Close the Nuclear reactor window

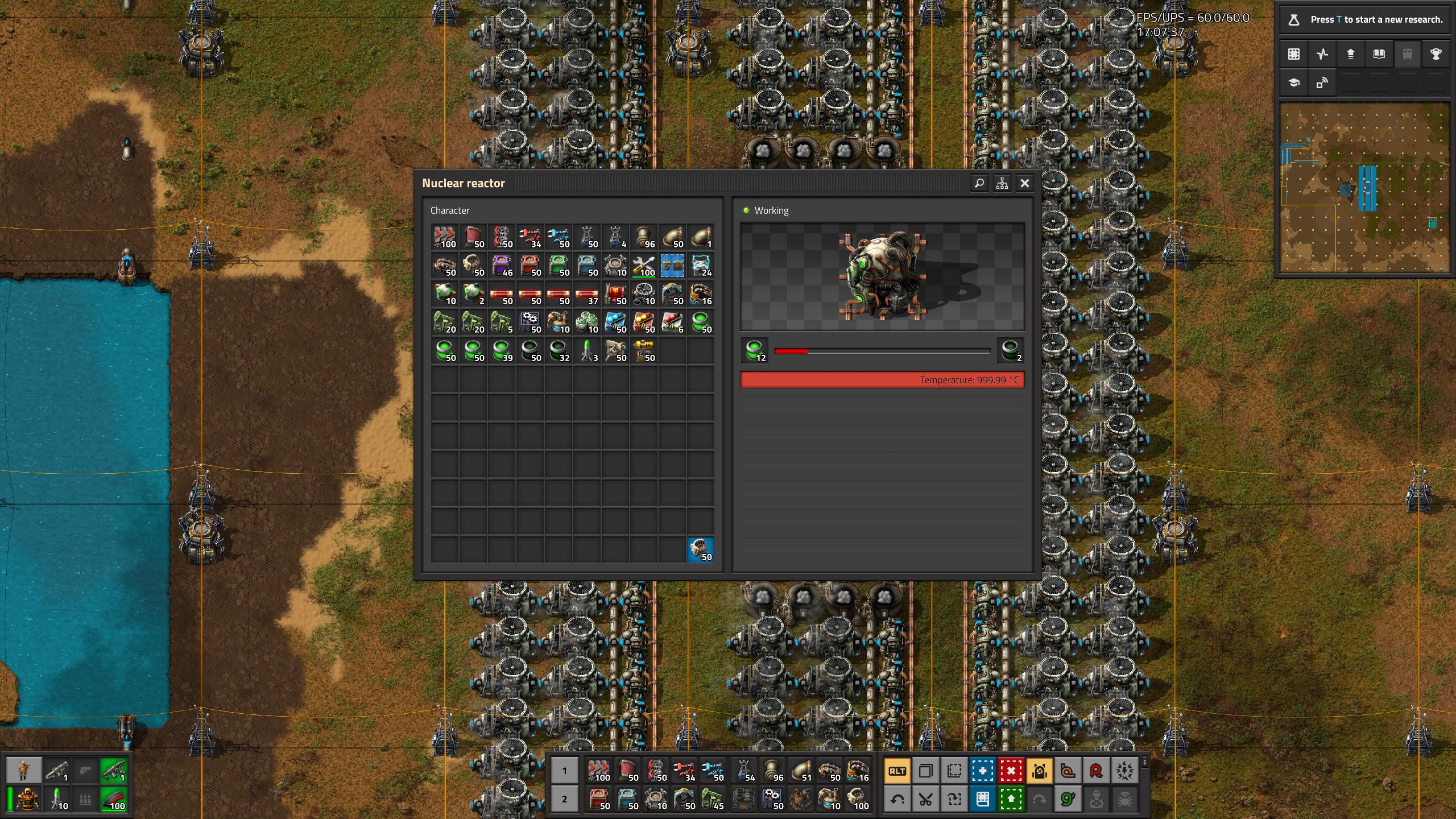click(1025, 183)
